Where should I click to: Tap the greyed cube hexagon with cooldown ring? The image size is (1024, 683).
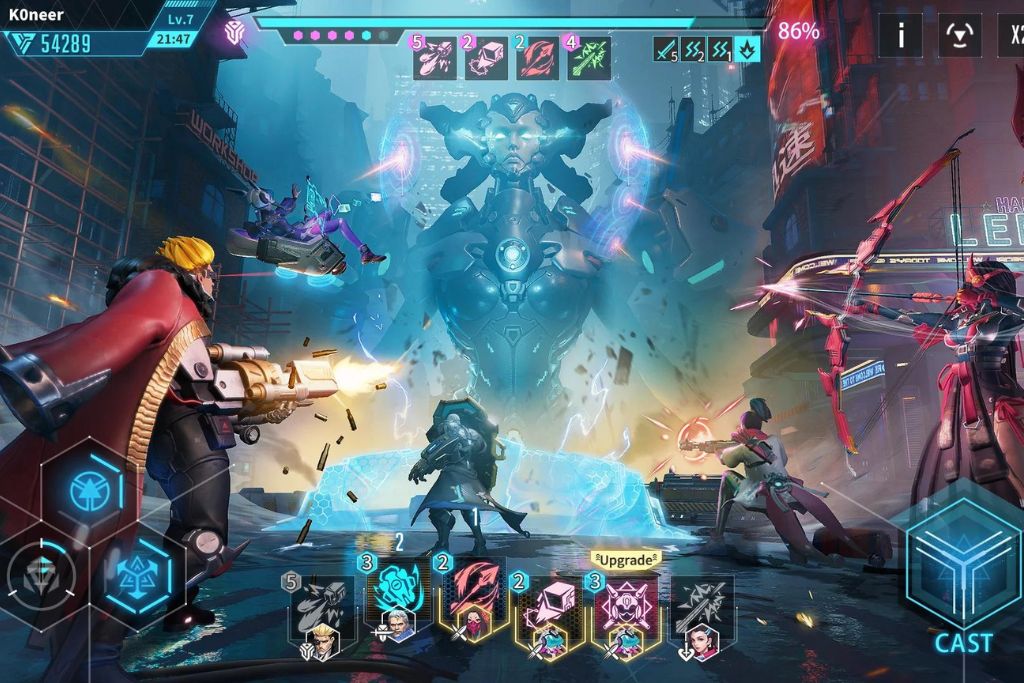point(41,576)
